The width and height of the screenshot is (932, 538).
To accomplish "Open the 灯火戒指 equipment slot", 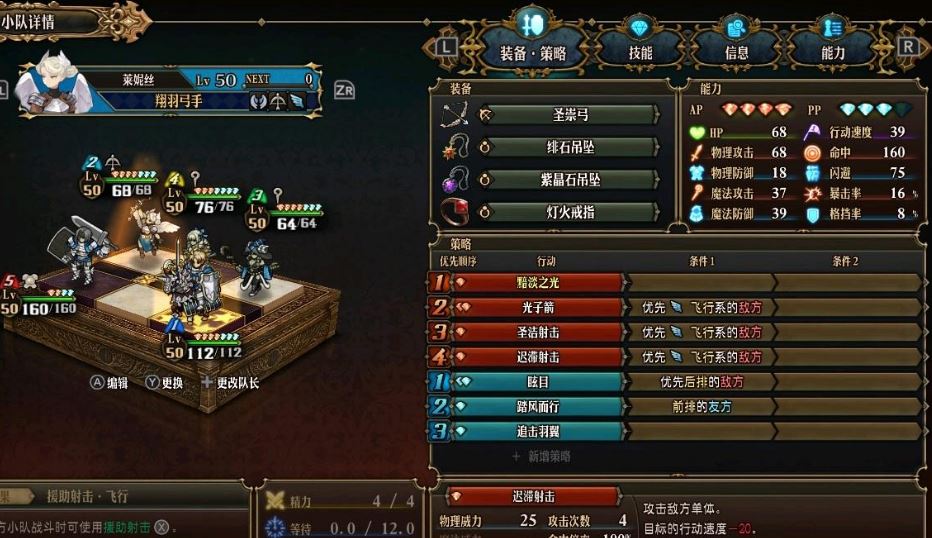I will 570,212.
